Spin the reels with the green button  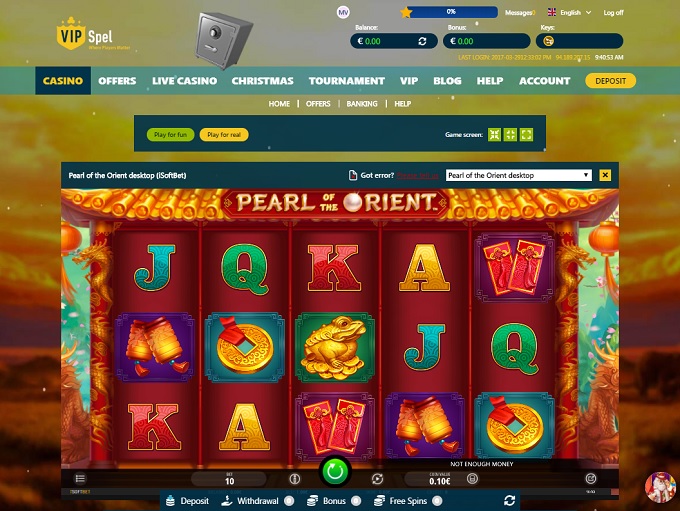tap(334, 470)
